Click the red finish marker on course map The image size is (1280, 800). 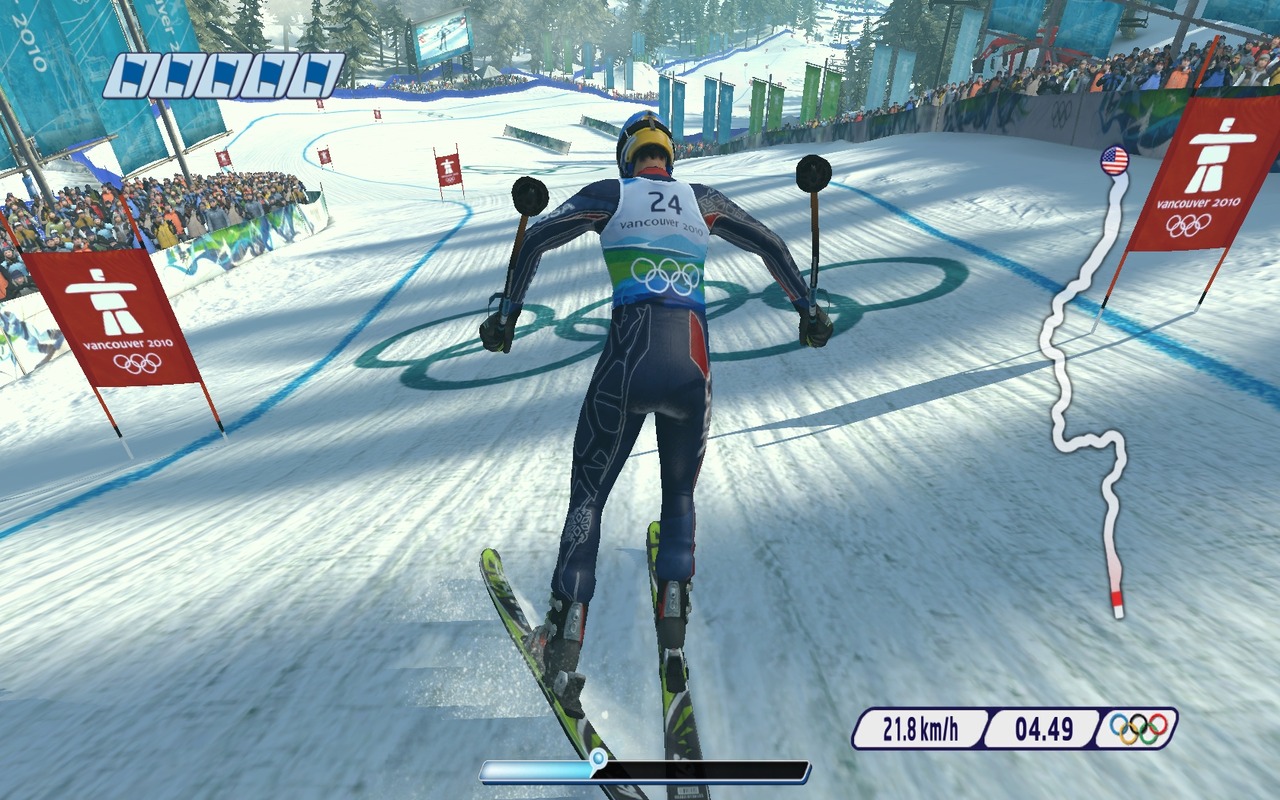pyautogui.click(x=1117, y=603)
